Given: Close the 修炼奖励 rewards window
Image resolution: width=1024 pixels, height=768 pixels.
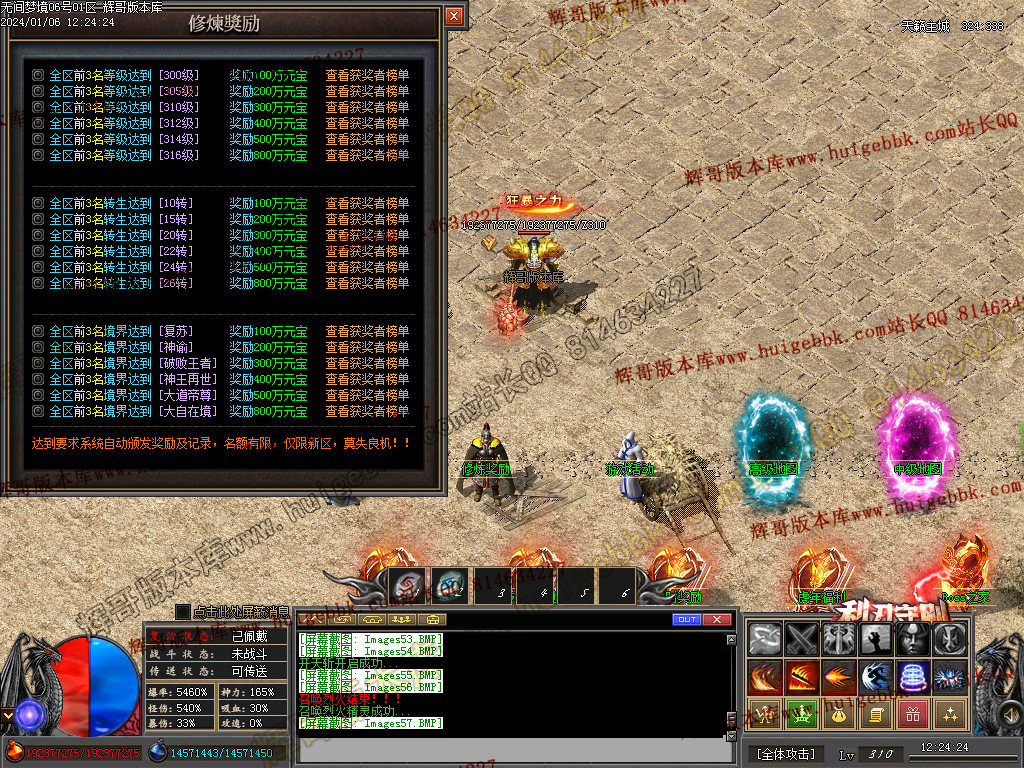Looking at the screenshot, I should pyautogui.click(x=454, y=16).
